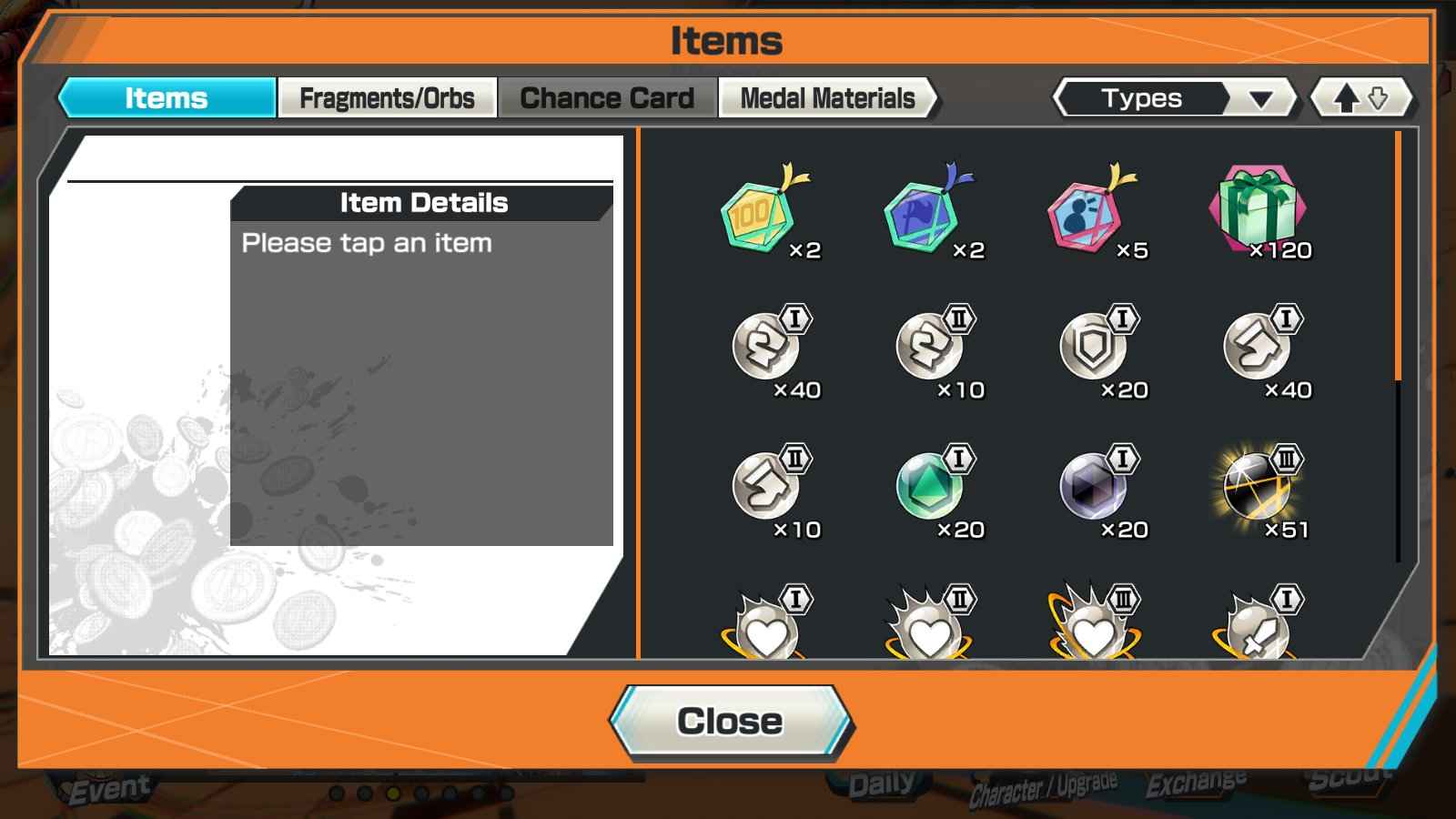Select the tier I sword medal

click(1258, 628)
